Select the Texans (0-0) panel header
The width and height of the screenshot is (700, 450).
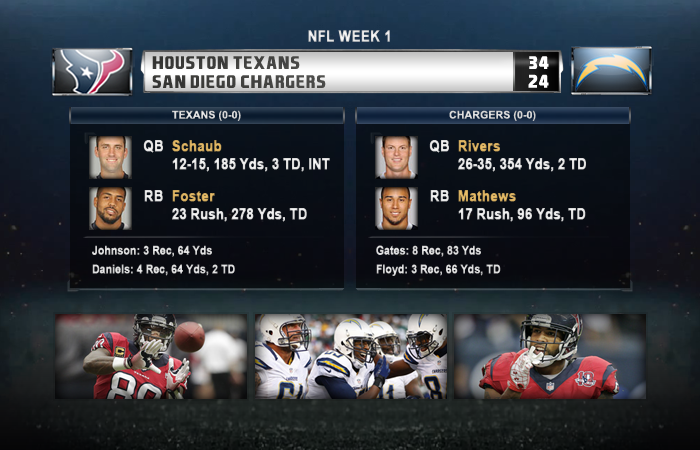tap(207, 115)
